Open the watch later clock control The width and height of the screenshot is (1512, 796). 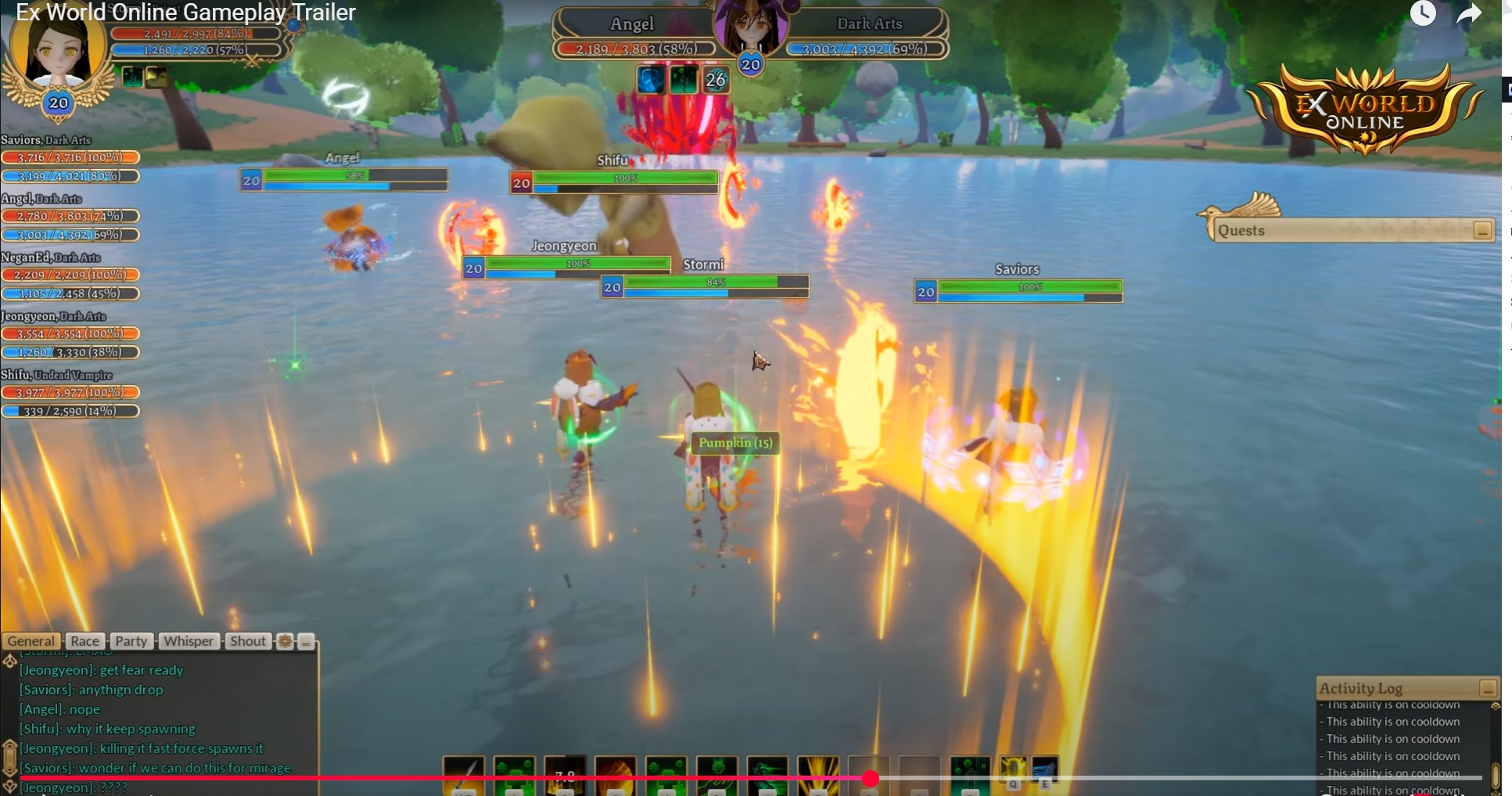(1424, 13)
